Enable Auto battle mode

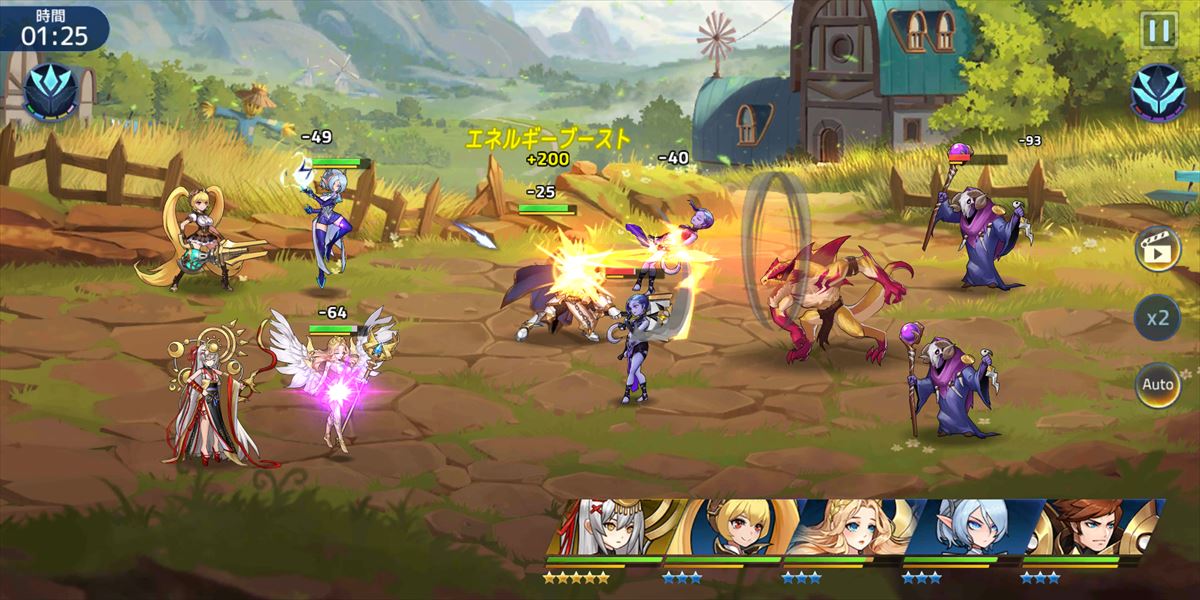click(1157, 385)
